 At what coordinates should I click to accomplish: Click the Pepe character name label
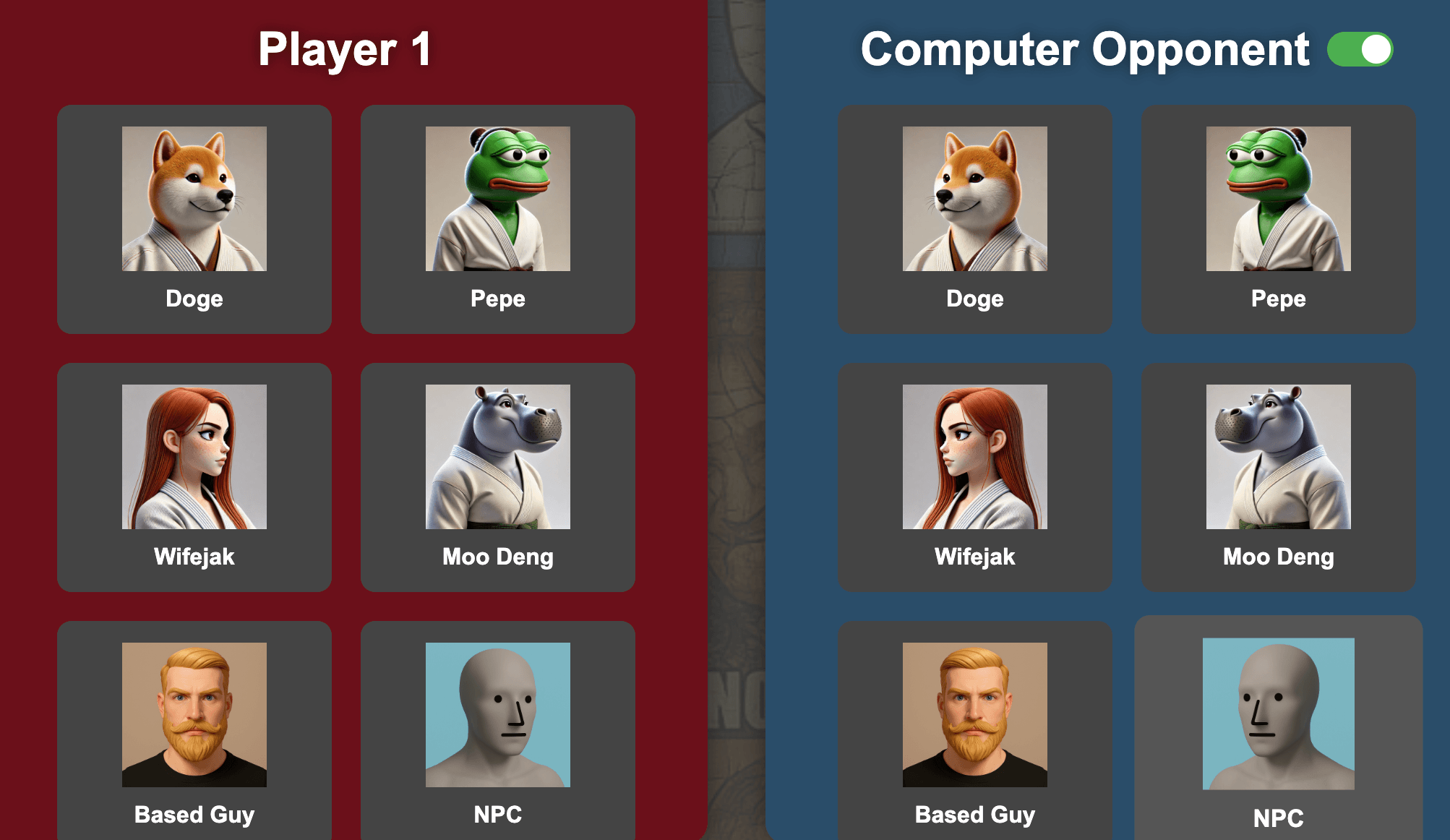[497, 298]
